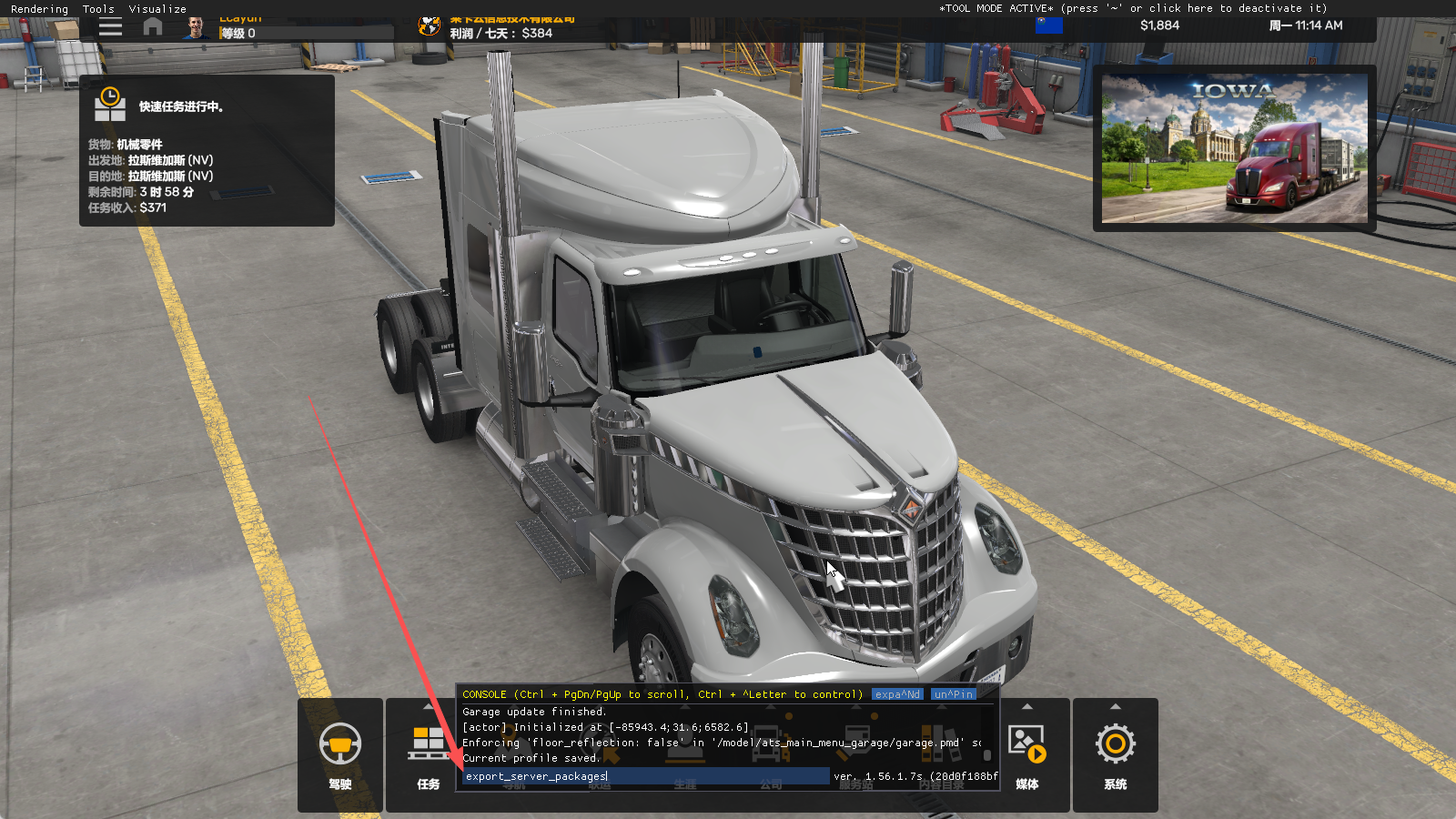The image size is (1456, 819).
Task: Open the Iowa DLC promo thumbnail
Action: [1234, 148]
